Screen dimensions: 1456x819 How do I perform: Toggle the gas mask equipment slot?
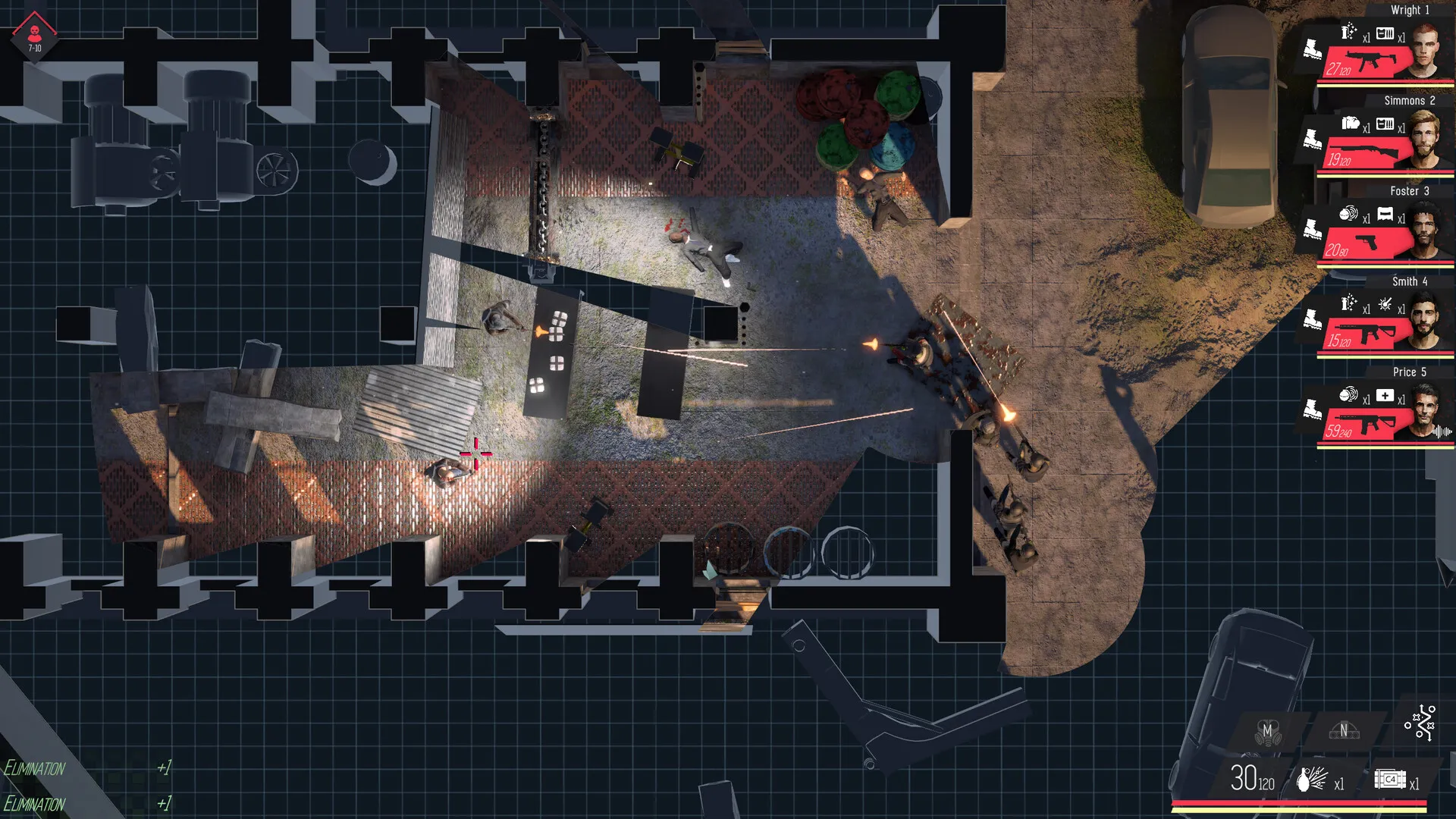coord(1267,732)
